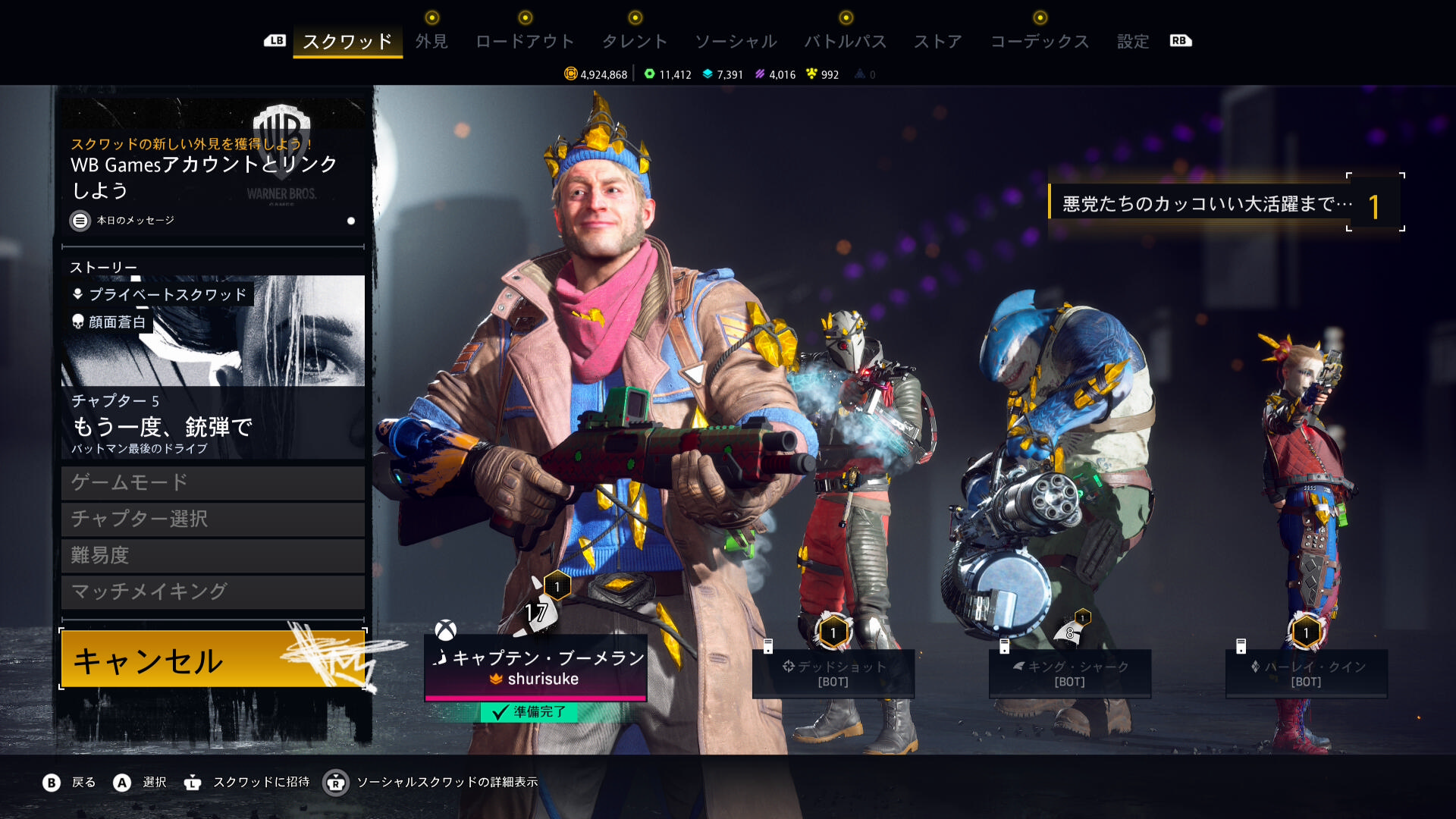The image size is (1456, 819).
Task: Open the ストア tab
Action: click(x=938, y=42)
